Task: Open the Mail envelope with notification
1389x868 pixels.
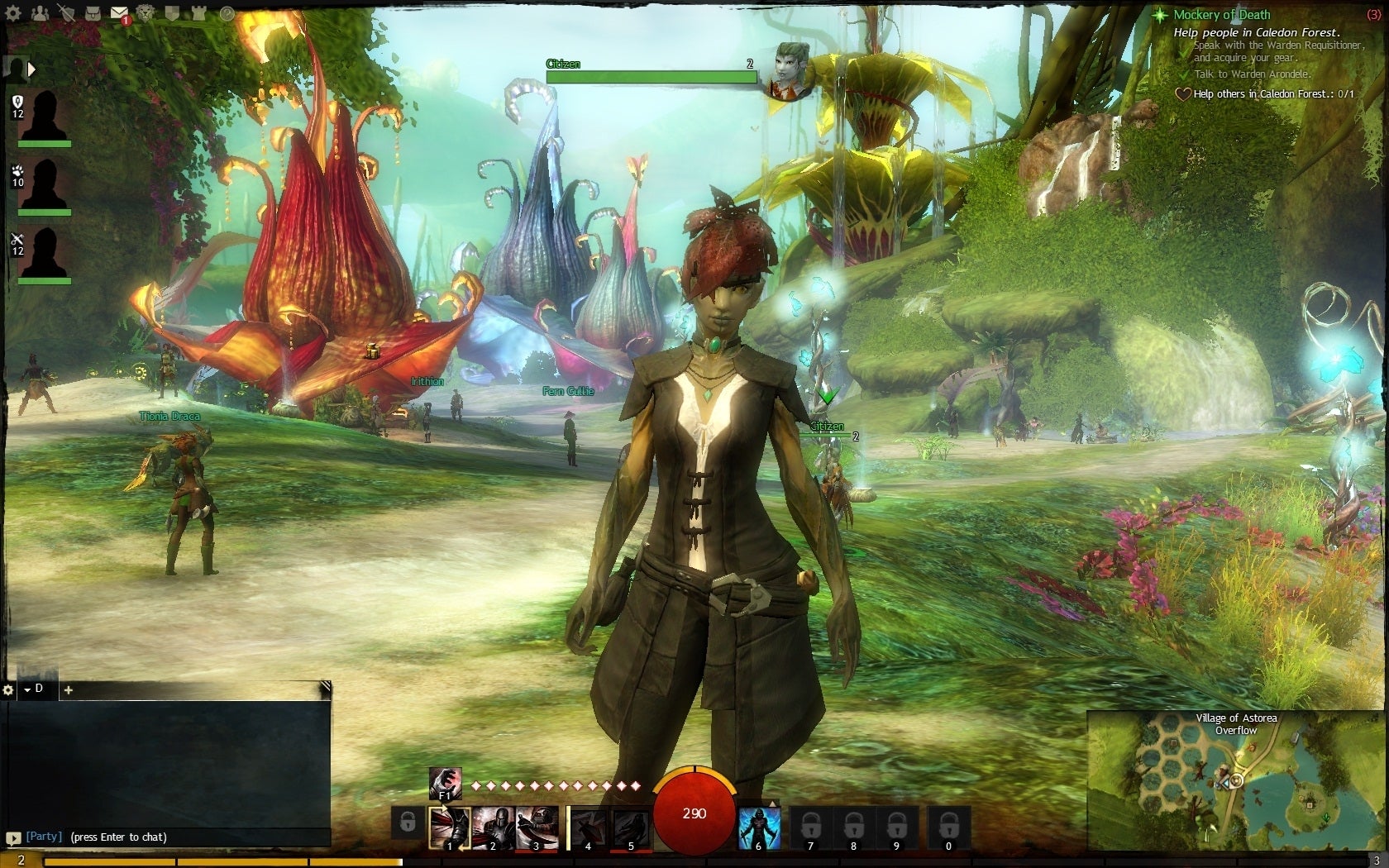Action: (x=119, y=12)
